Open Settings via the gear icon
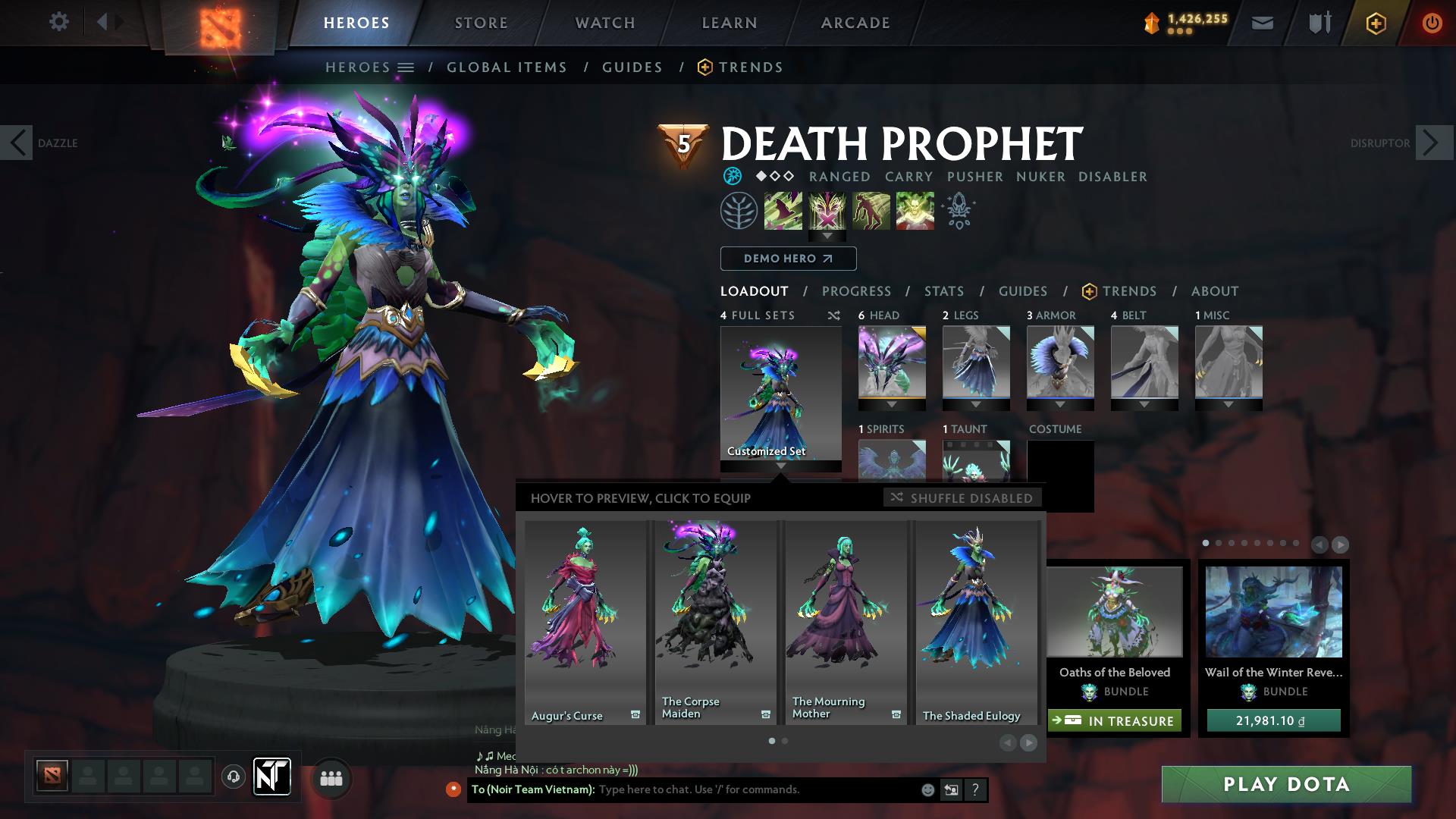This screenshot has width=1456, height=819. pos(59,21)
